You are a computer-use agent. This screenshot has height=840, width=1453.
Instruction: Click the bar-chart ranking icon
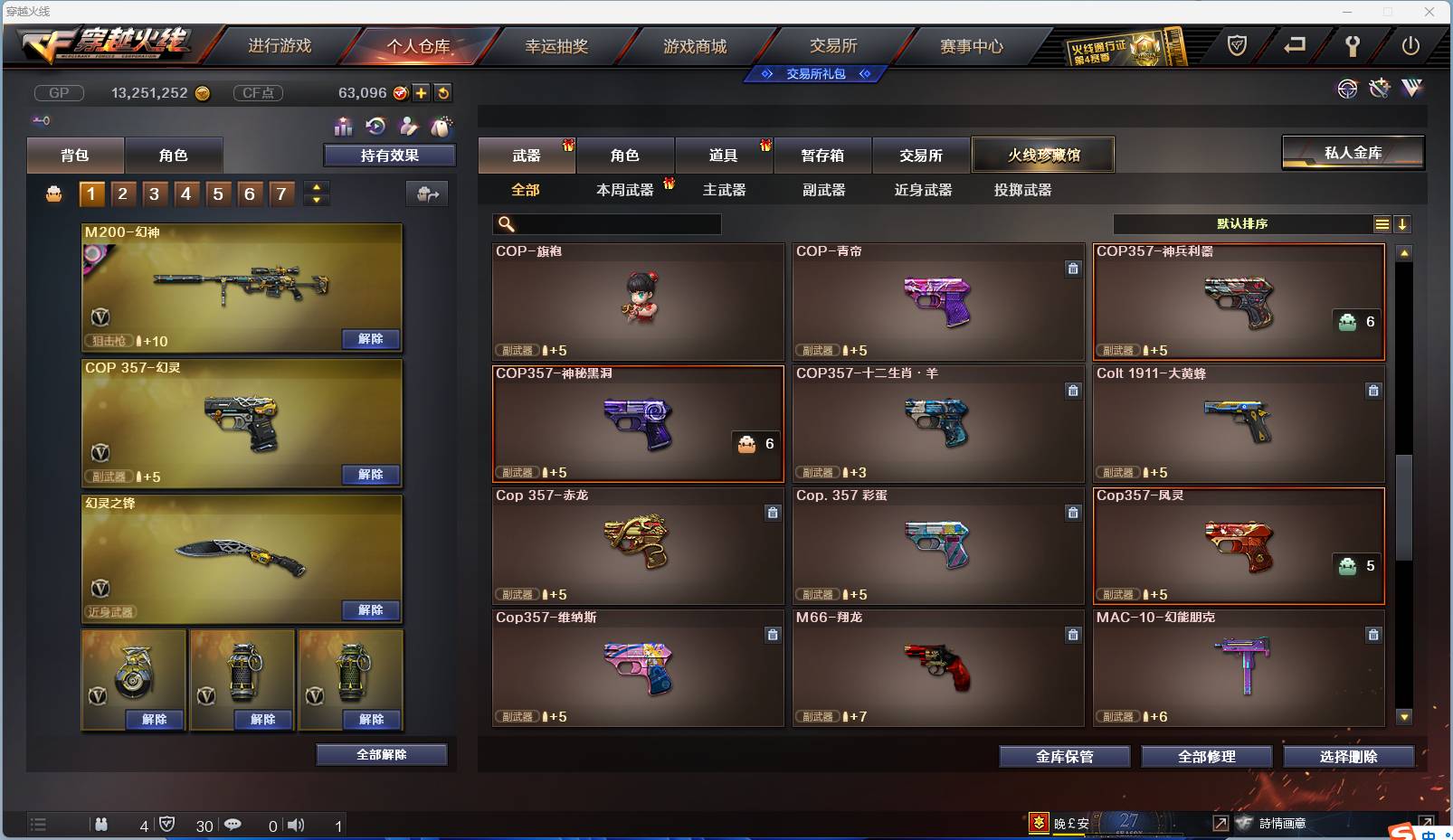pos(344,127)
